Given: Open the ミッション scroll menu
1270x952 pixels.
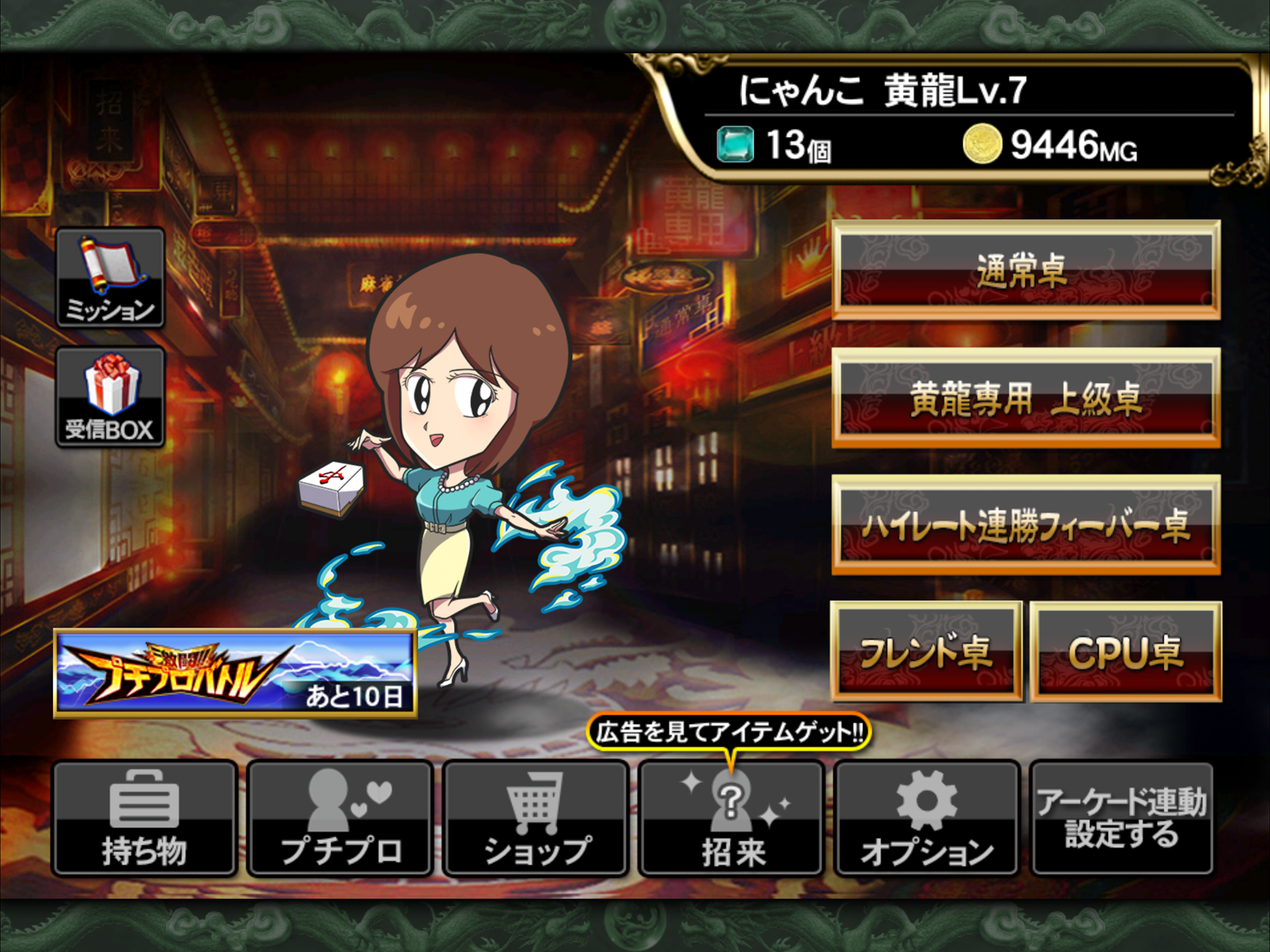Looking at the screenshot, I should tap(110, 278).
